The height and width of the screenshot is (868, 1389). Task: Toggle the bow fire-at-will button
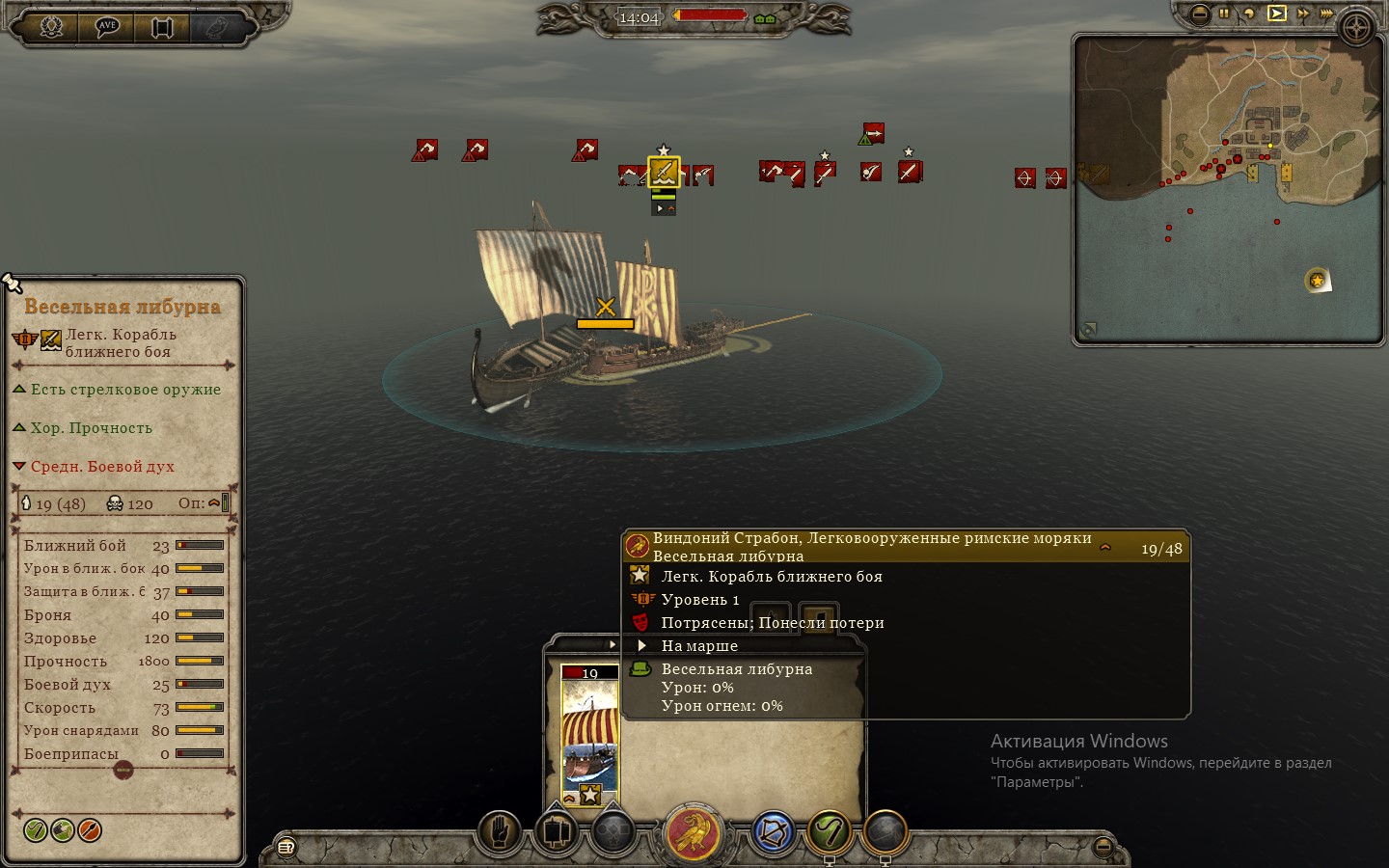(773, 832)
